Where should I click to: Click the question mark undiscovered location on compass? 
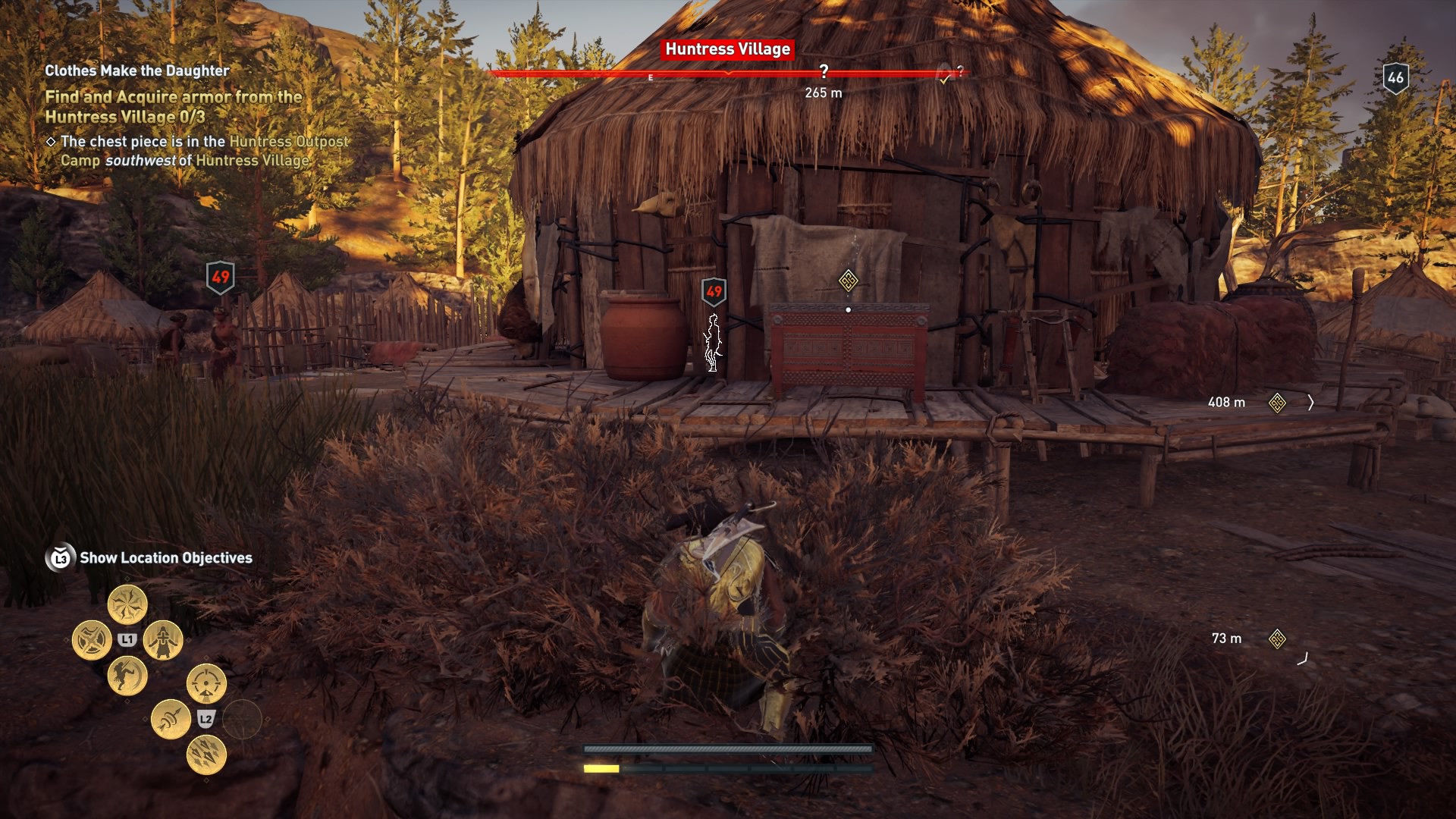[x=824, y=71]
